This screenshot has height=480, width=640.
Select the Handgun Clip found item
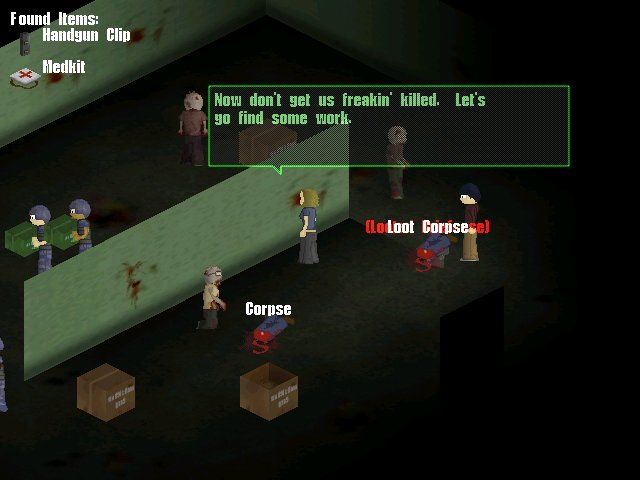pos(84,35)
